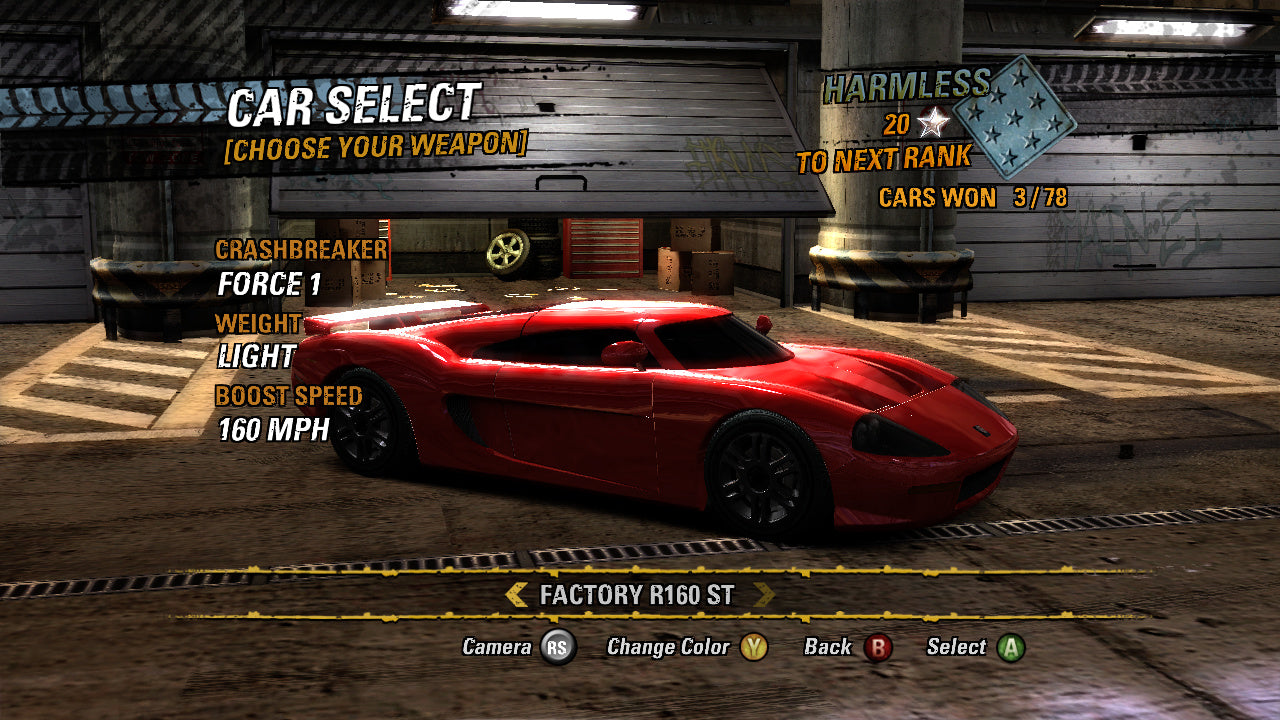Image resolution: width=1280 pixels, height=720 pixels.
Task: Switch to the previous car with the left arrow
Action: tap(516, 595)
